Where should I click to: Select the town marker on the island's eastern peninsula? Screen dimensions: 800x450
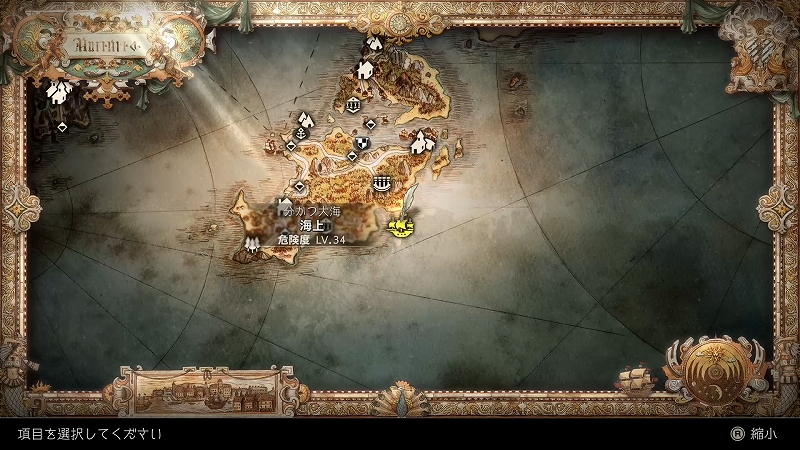(x=423, y=144)
